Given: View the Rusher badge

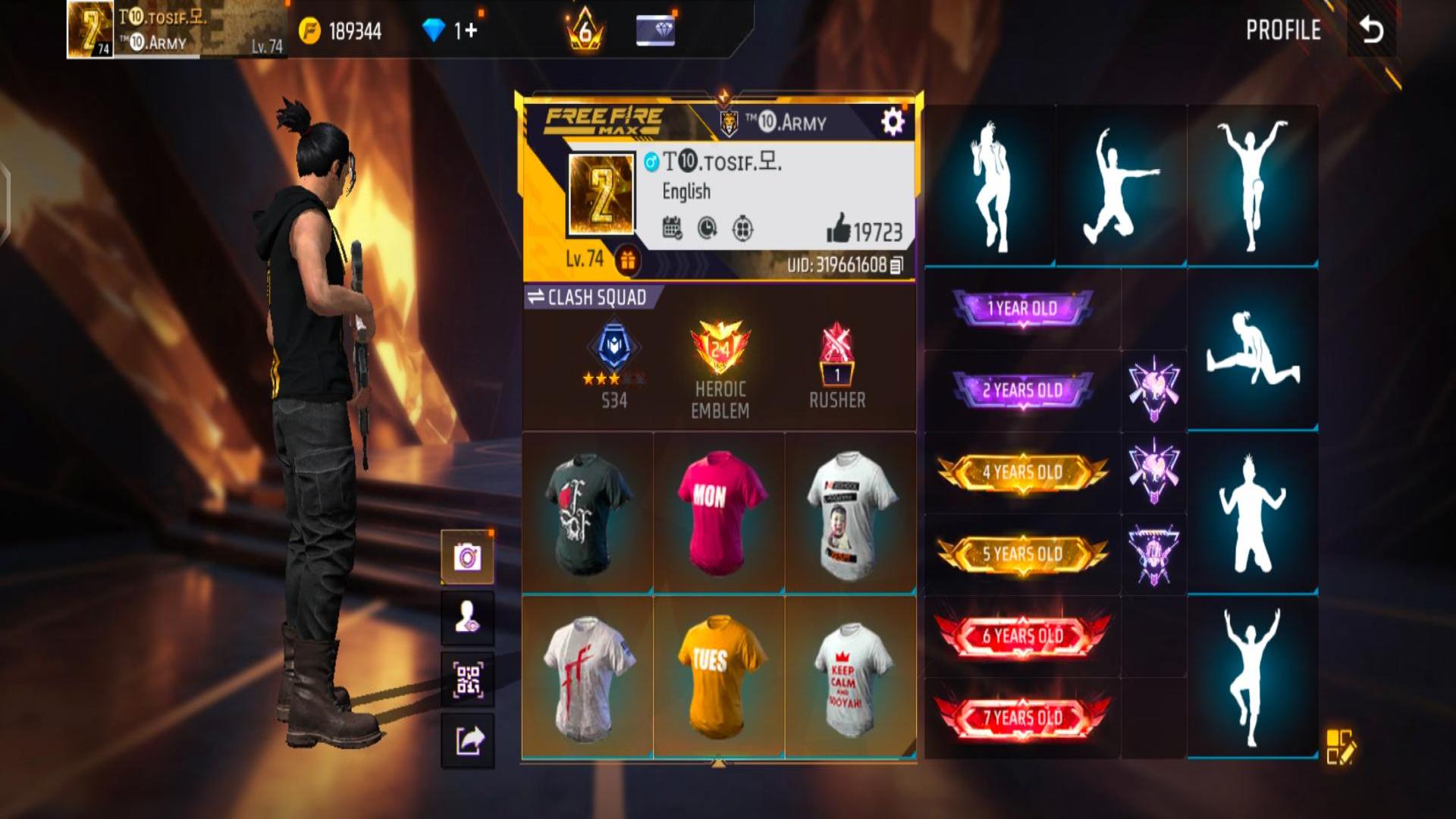Looking at the screenshot, I should pyautogui.click(x=836, y=369).
